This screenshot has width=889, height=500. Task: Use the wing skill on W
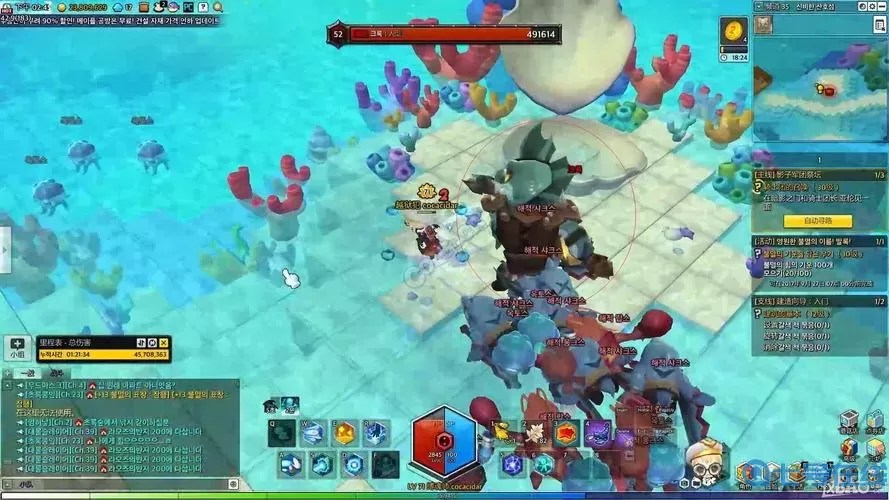tap(314, 433)
